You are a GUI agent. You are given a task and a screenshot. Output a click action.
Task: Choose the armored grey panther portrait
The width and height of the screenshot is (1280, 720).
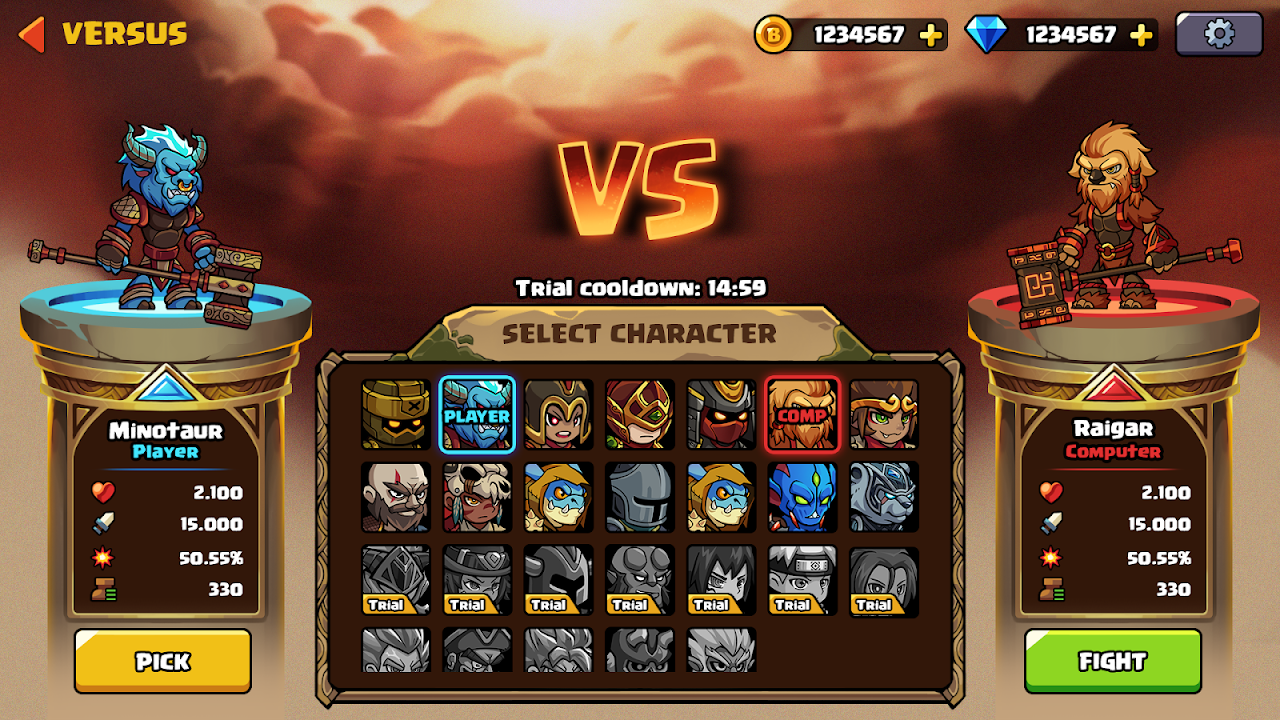click(884, 497)
